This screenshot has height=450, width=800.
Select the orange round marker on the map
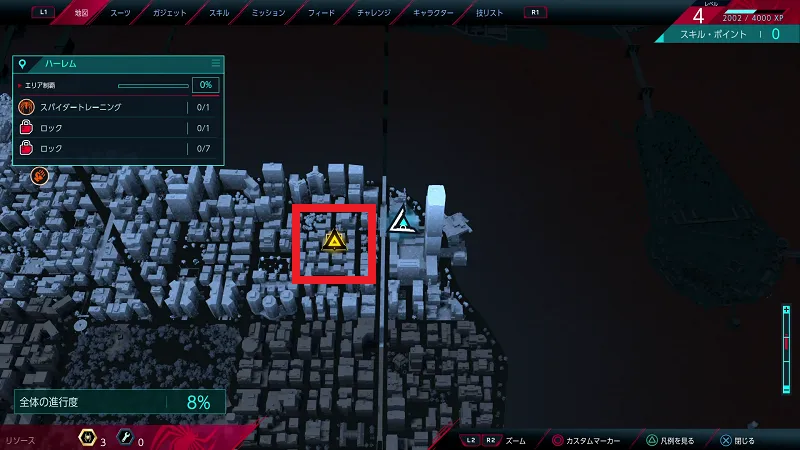(x=41, y=176)
